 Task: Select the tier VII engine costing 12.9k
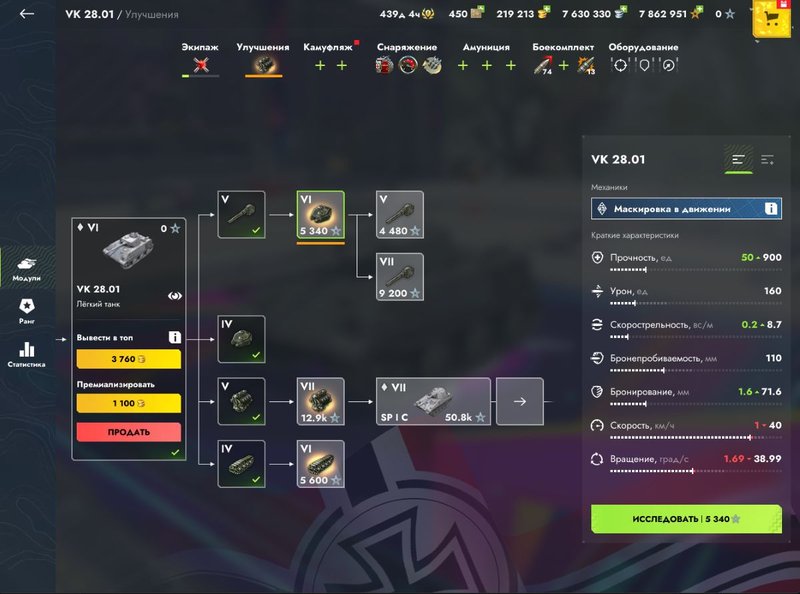point(320,401)
